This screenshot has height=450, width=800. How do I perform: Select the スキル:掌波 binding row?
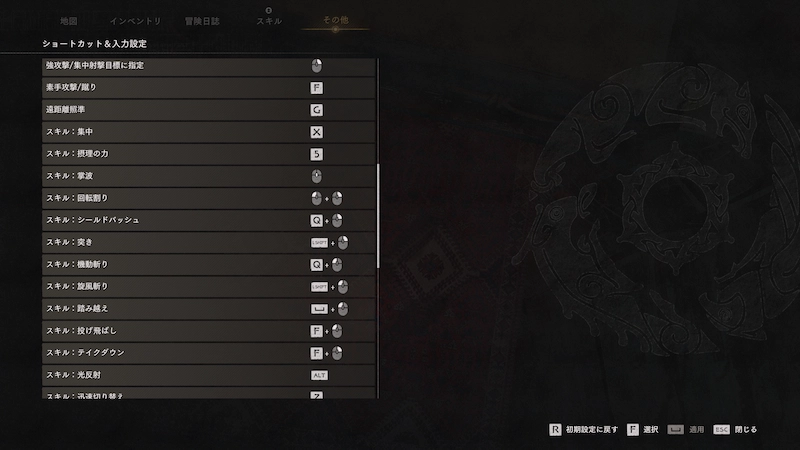[209, 176]
